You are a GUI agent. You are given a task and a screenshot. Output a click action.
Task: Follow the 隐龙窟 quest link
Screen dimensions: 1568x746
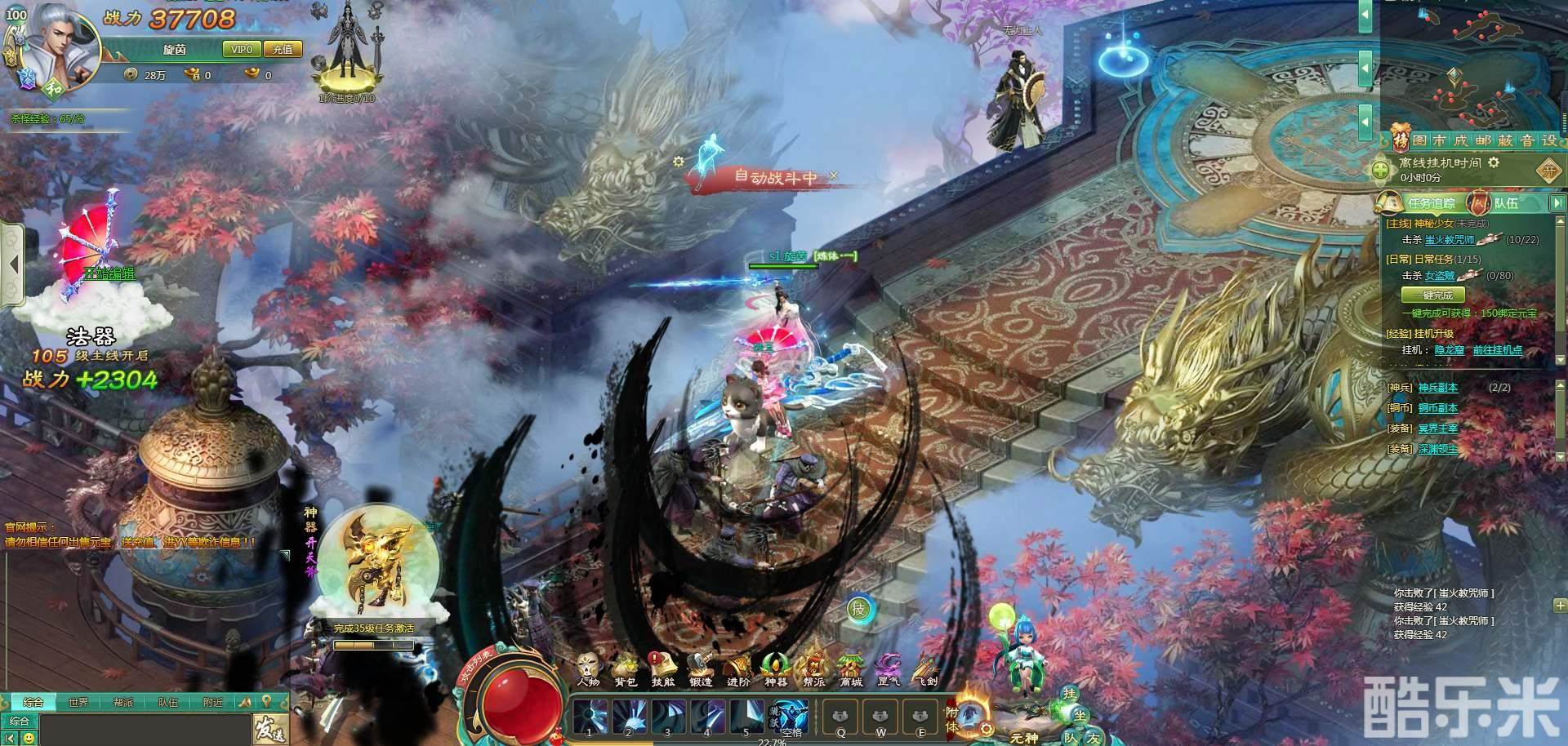(1449, 350)
